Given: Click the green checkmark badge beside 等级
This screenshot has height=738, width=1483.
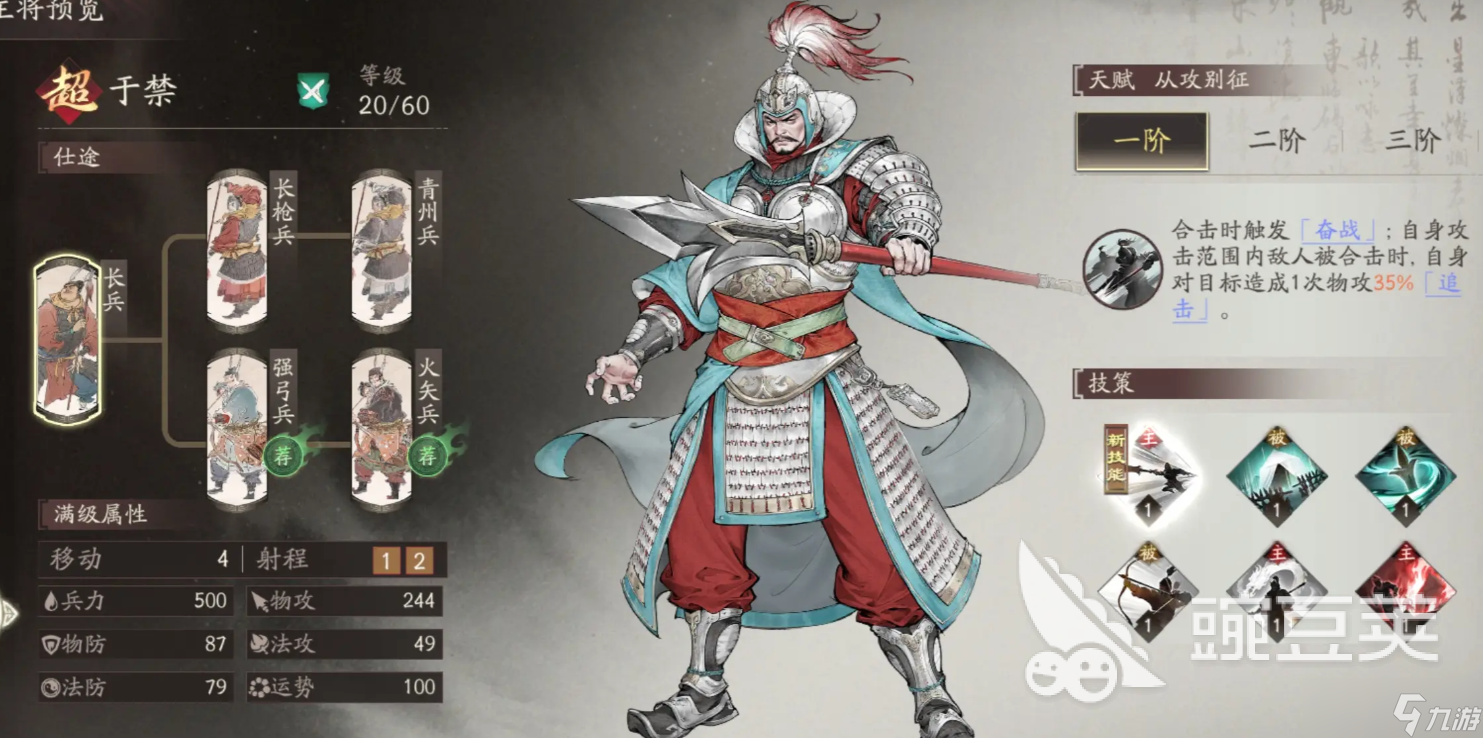Looking at the screenshot, I should pyautogui.click(x=315, y=90).
